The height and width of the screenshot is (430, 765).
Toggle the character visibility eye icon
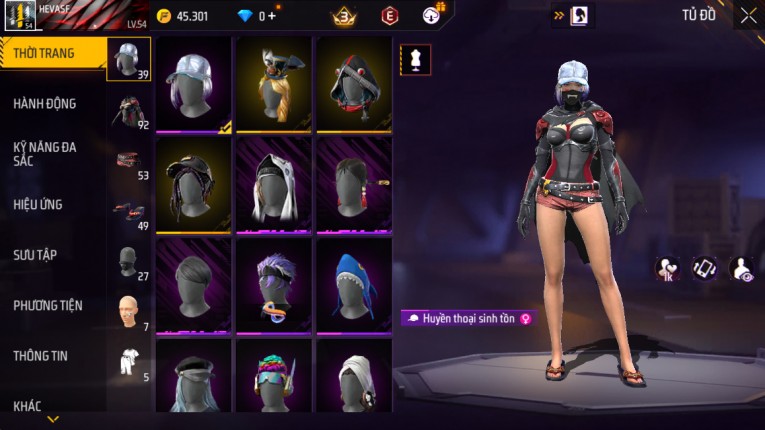743,268
